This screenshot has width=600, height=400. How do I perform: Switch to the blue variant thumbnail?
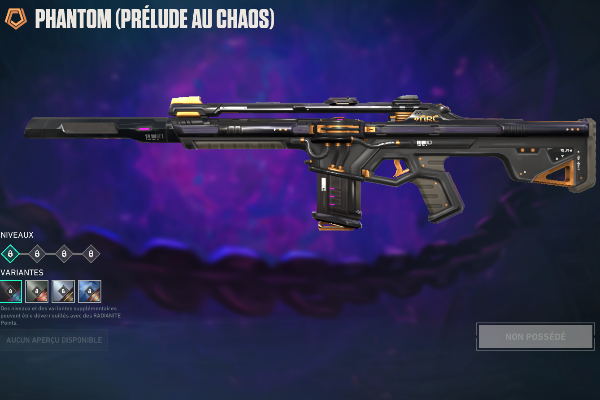pyautogui.click(x=89, y=291)
